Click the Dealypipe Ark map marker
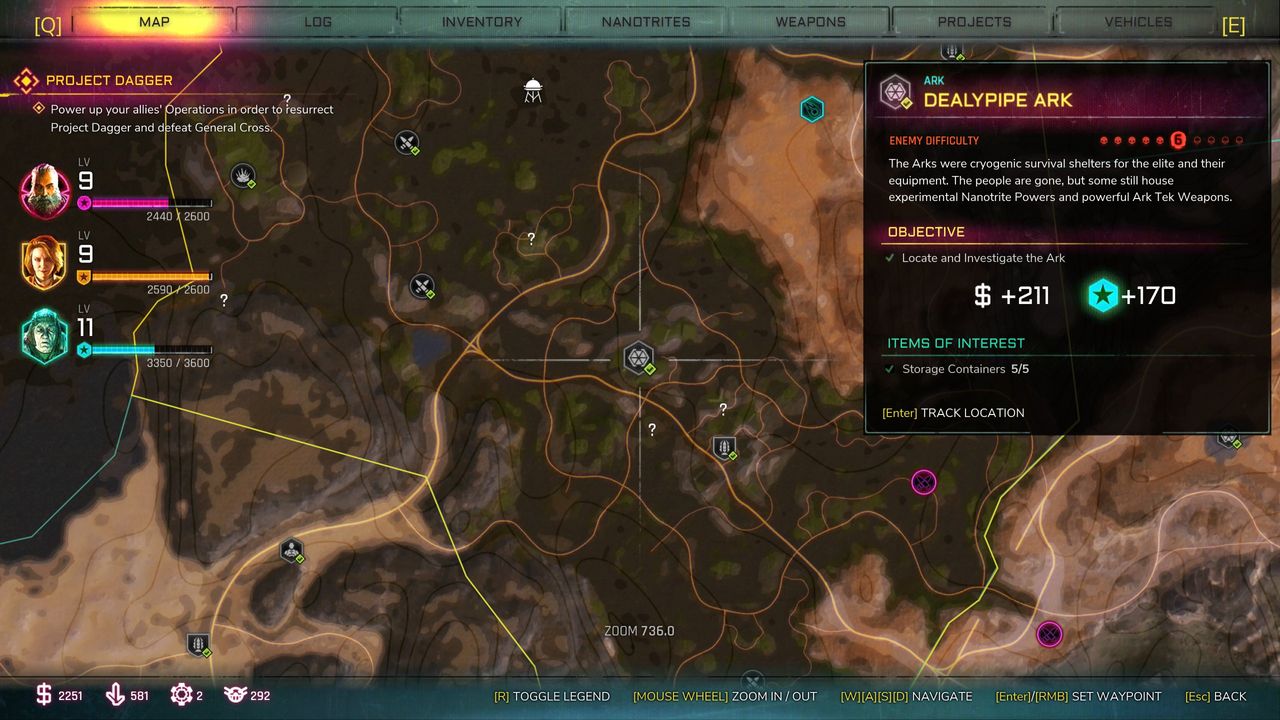 tap(639, 357)
